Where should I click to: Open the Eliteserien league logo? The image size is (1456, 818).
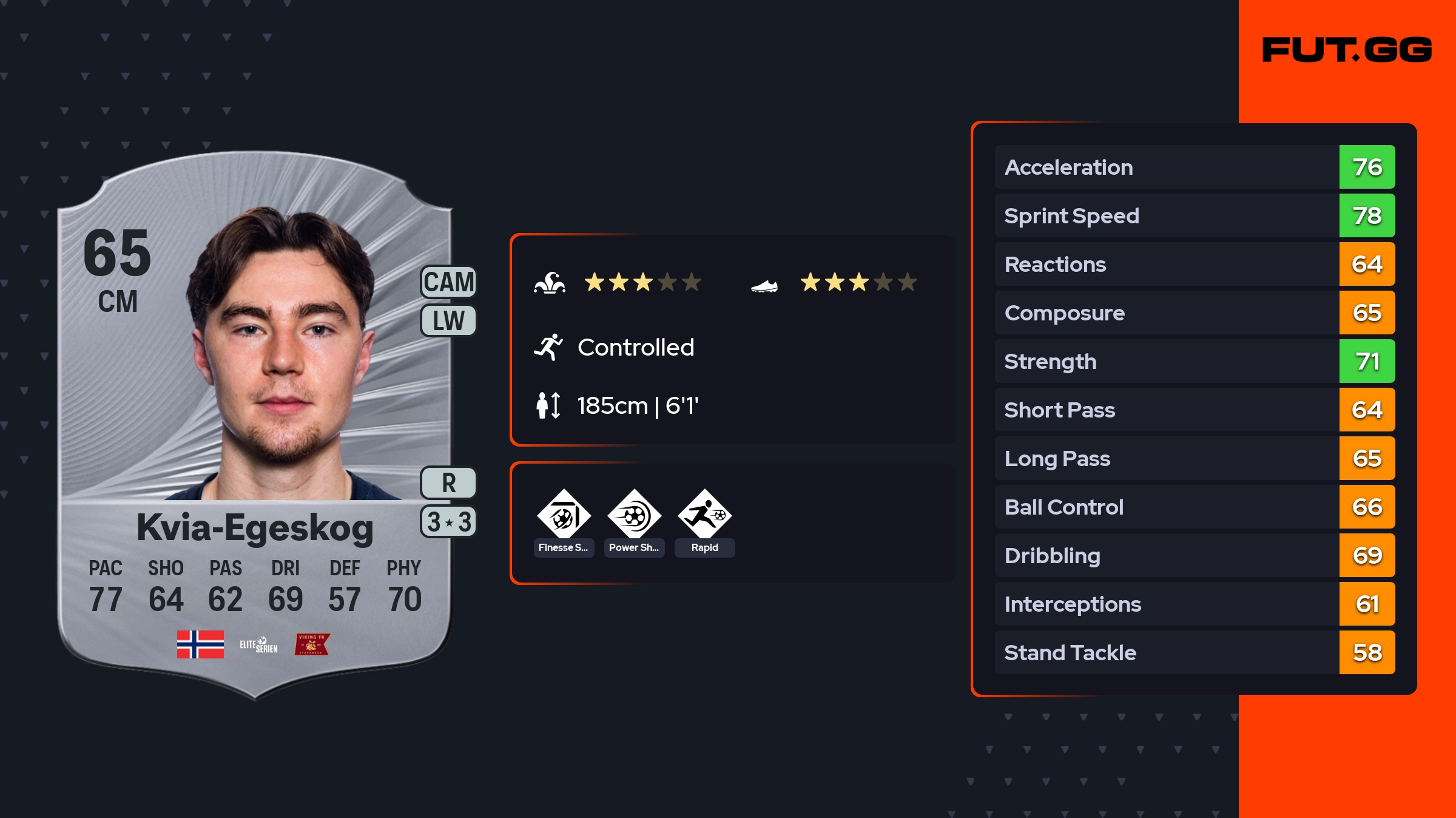(x=258, y=644)
